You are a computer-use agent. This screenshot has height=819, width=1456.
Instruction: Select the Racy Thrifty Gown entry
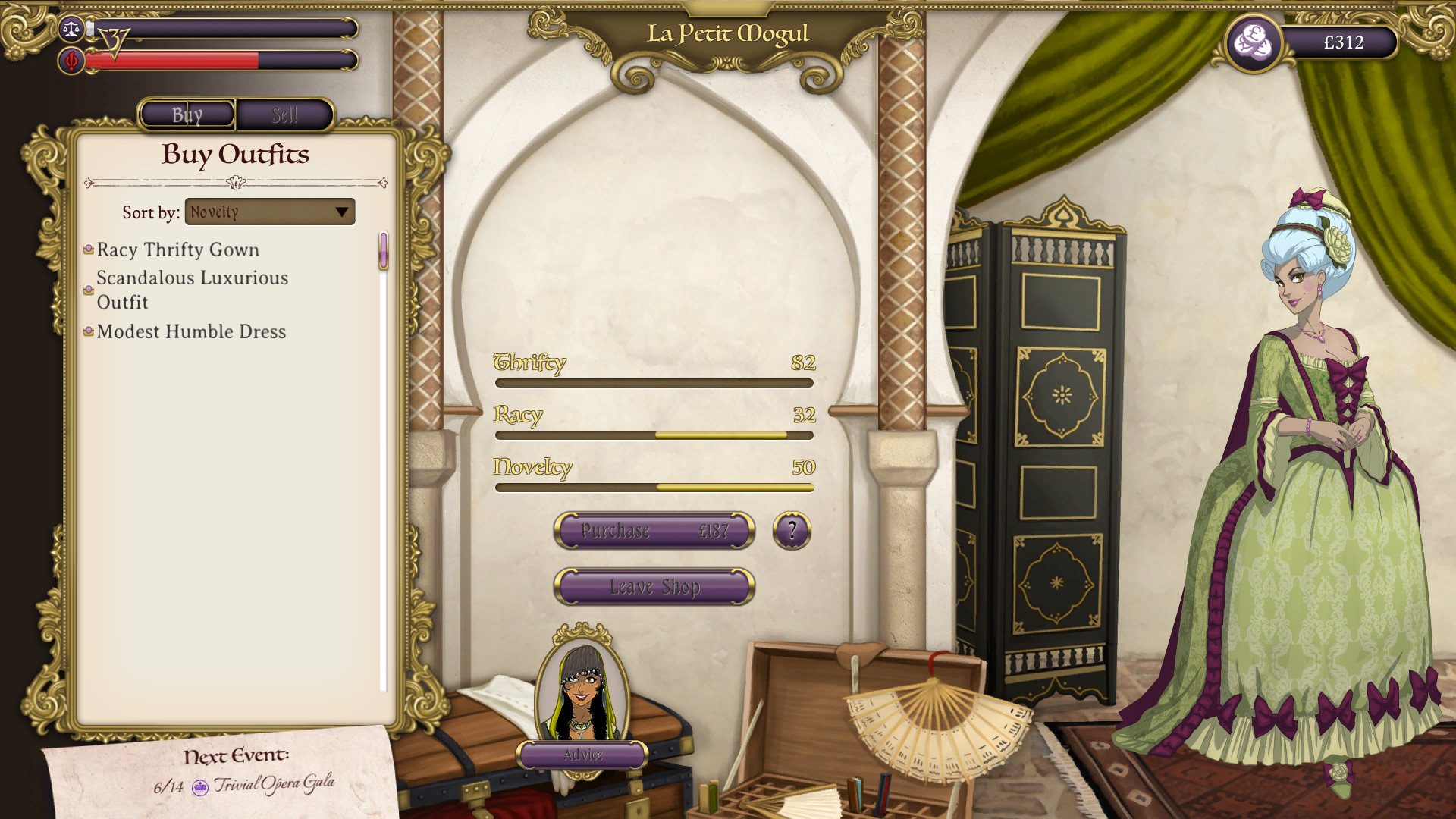178,249
